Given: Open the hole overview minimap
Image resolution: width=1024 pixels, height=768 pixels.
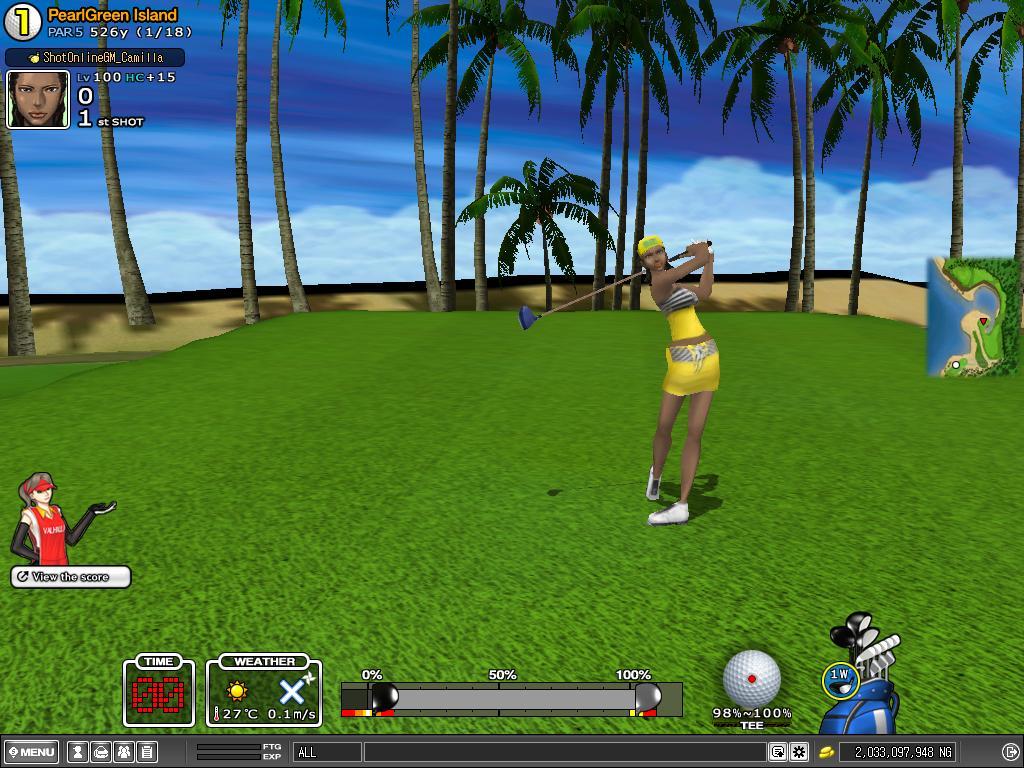Looking at the screenshot, I should (x=972, y=317).
